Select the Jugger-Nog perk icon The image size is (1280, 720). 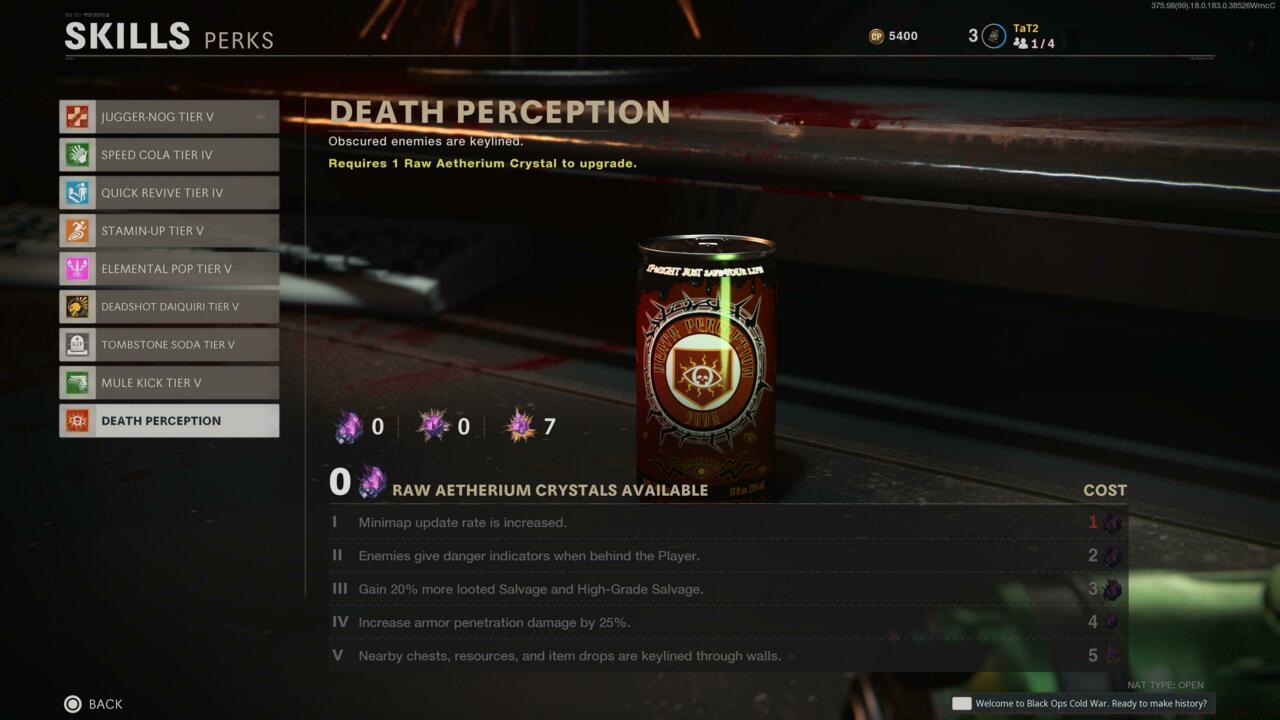click(77, 116)
